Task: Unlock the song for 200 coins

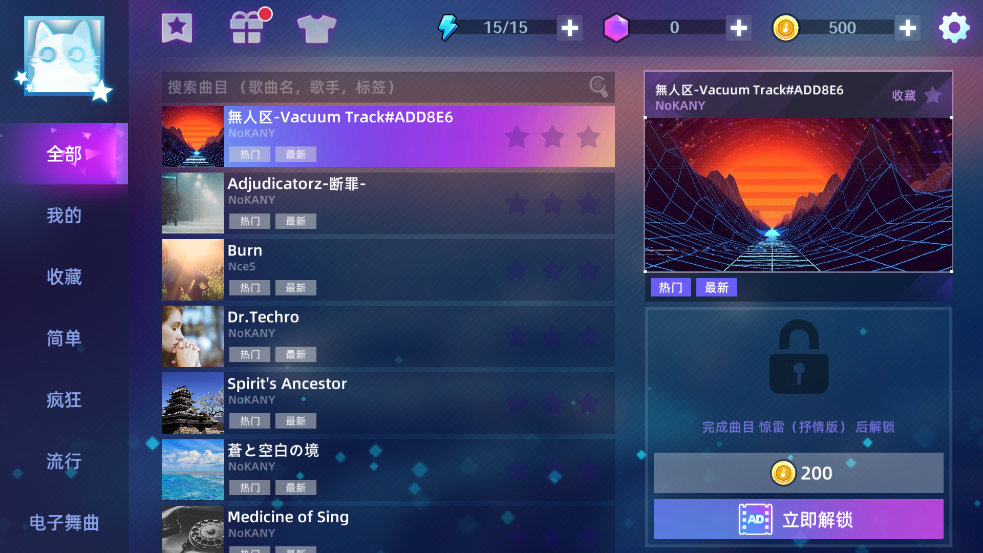Action: click(x=798, y=473)
